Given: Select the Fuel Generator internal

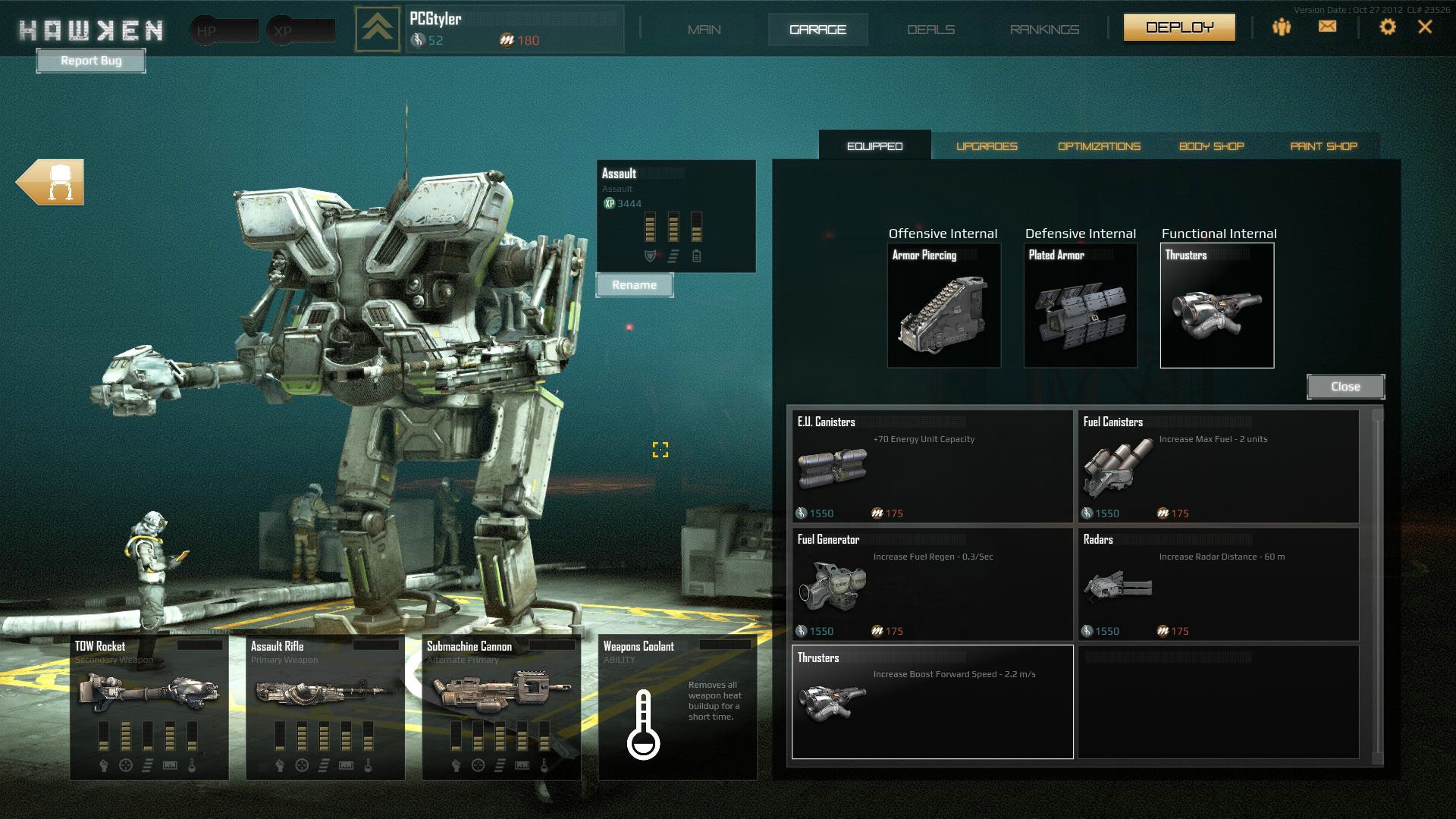Looking at the screenshot, I should [931, 584].
